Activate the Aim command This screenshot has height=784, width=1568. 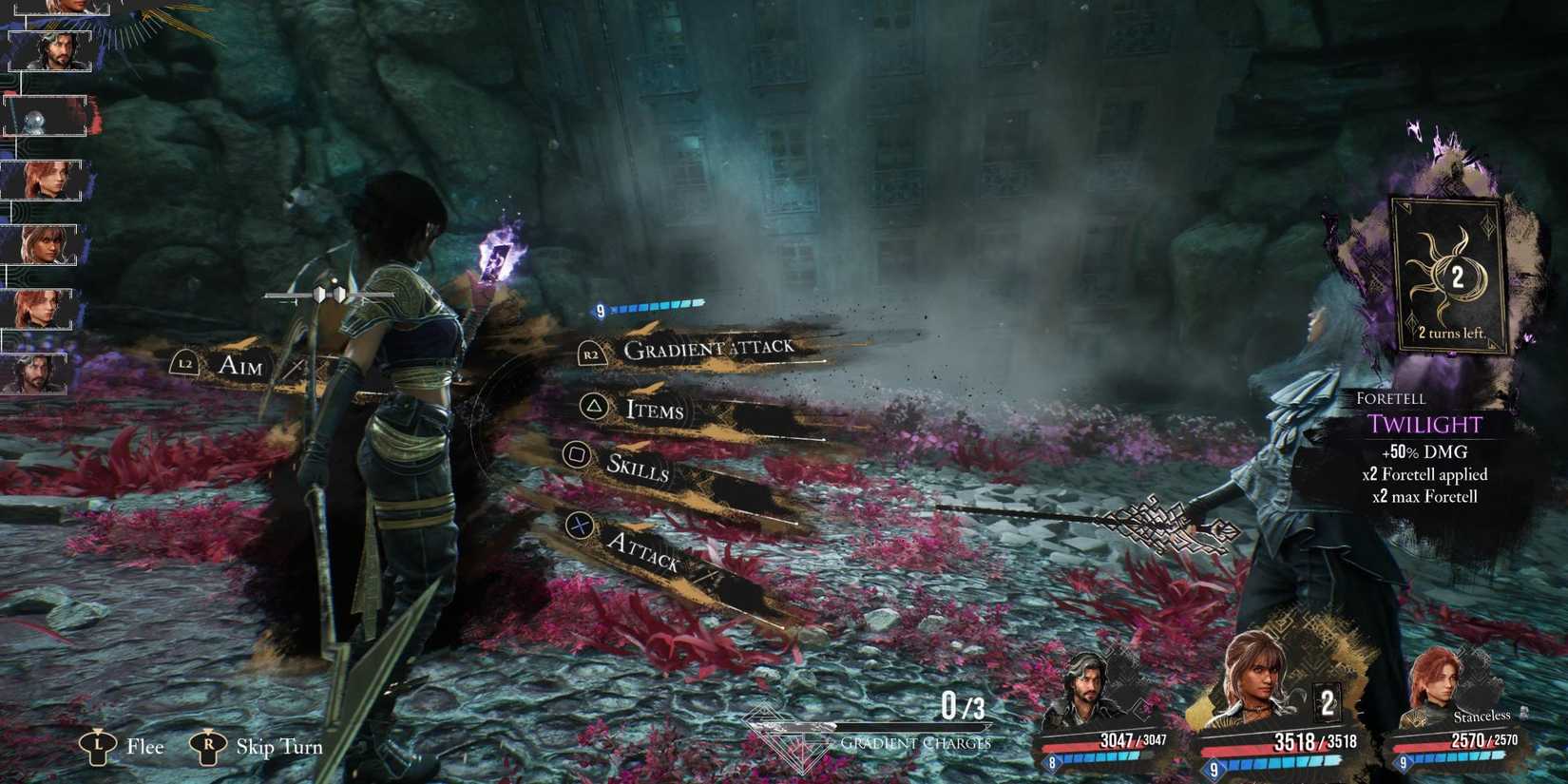[x=239, y=365]
